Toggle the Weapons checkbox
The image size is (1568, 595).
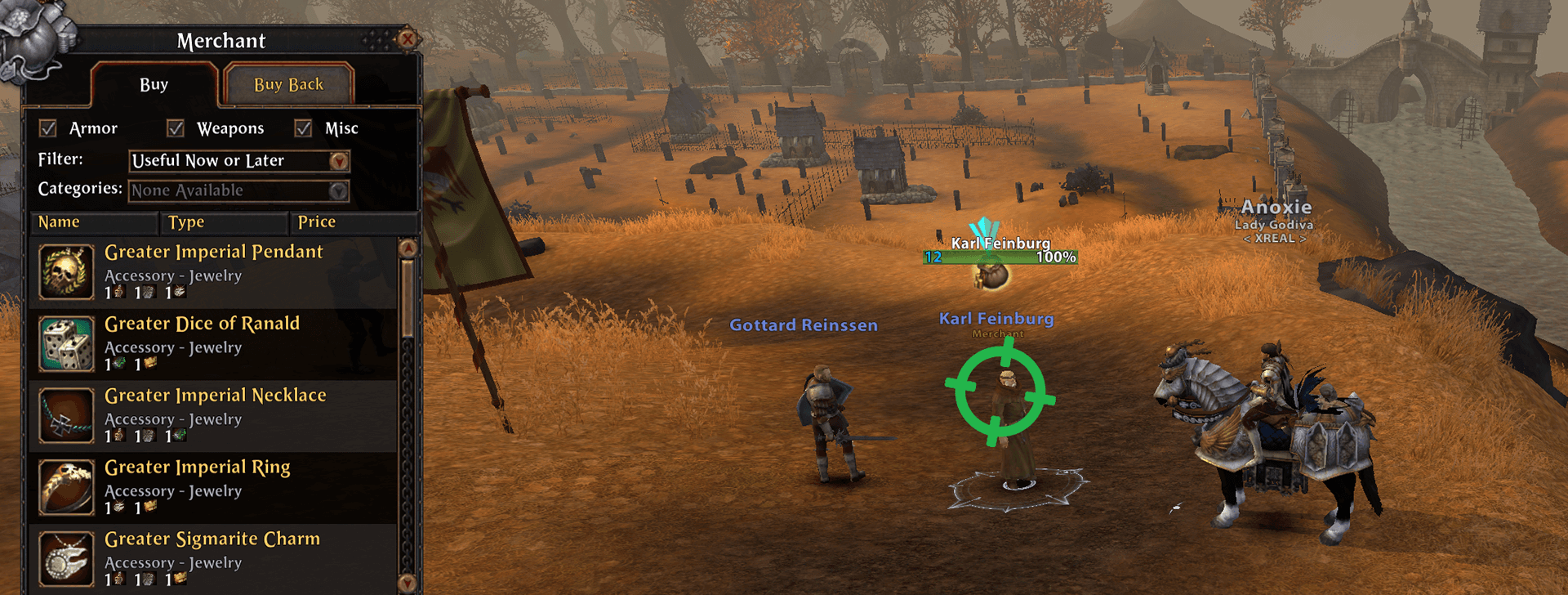176,128
